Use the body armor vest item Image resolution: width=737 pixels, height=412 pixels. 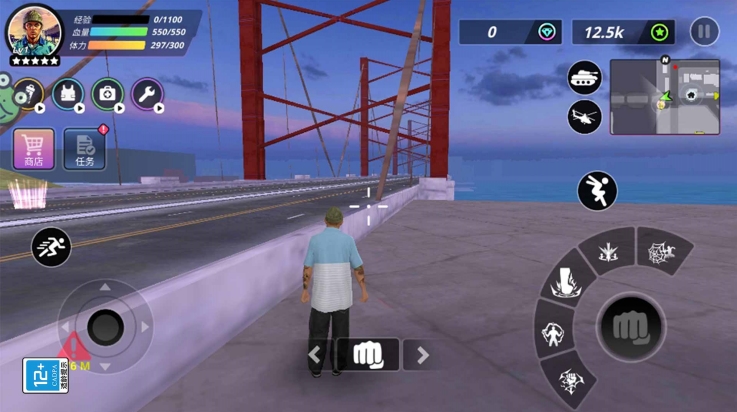tap(68, 94)
